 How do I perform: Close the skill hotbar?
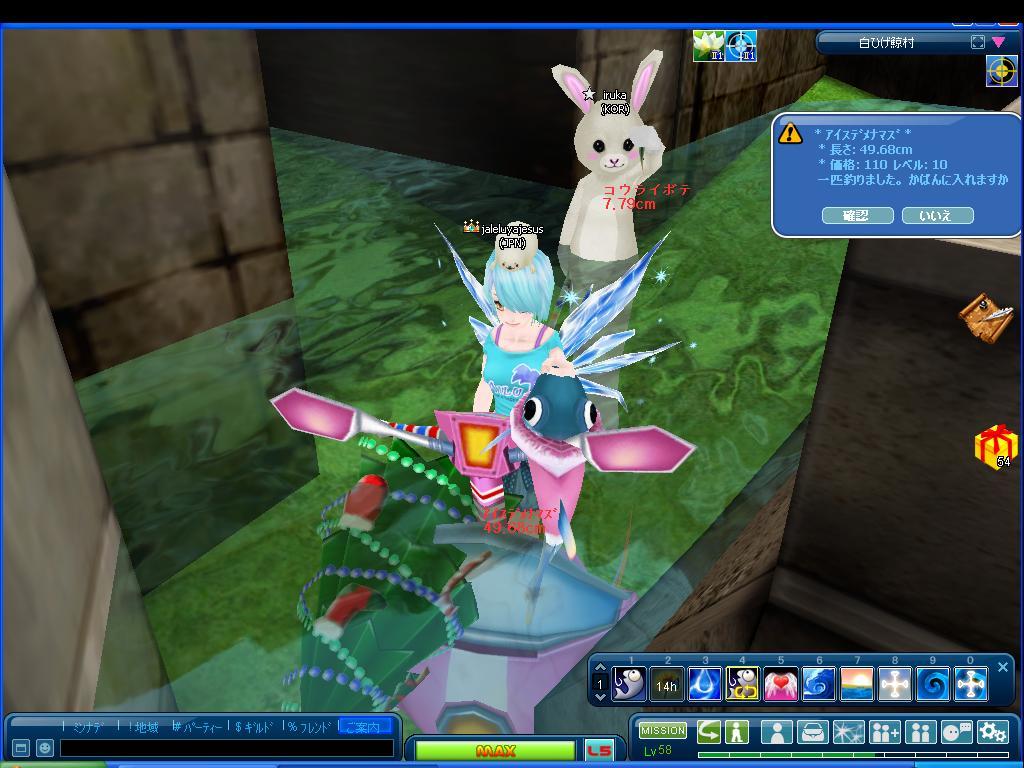pos(1003,667)
